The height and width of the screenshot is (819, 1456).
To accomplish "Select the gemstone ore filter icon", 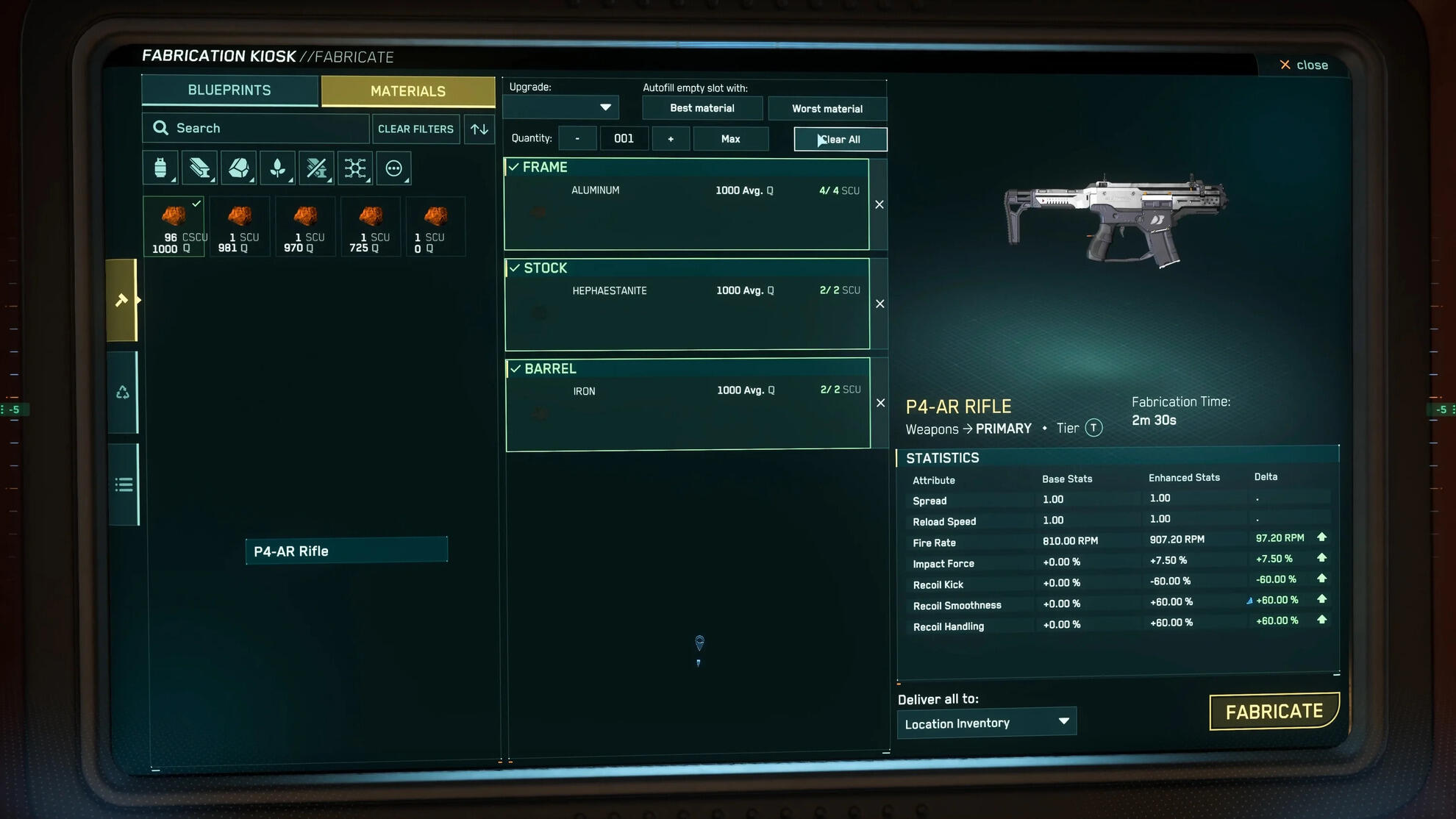I will point(238,168).
